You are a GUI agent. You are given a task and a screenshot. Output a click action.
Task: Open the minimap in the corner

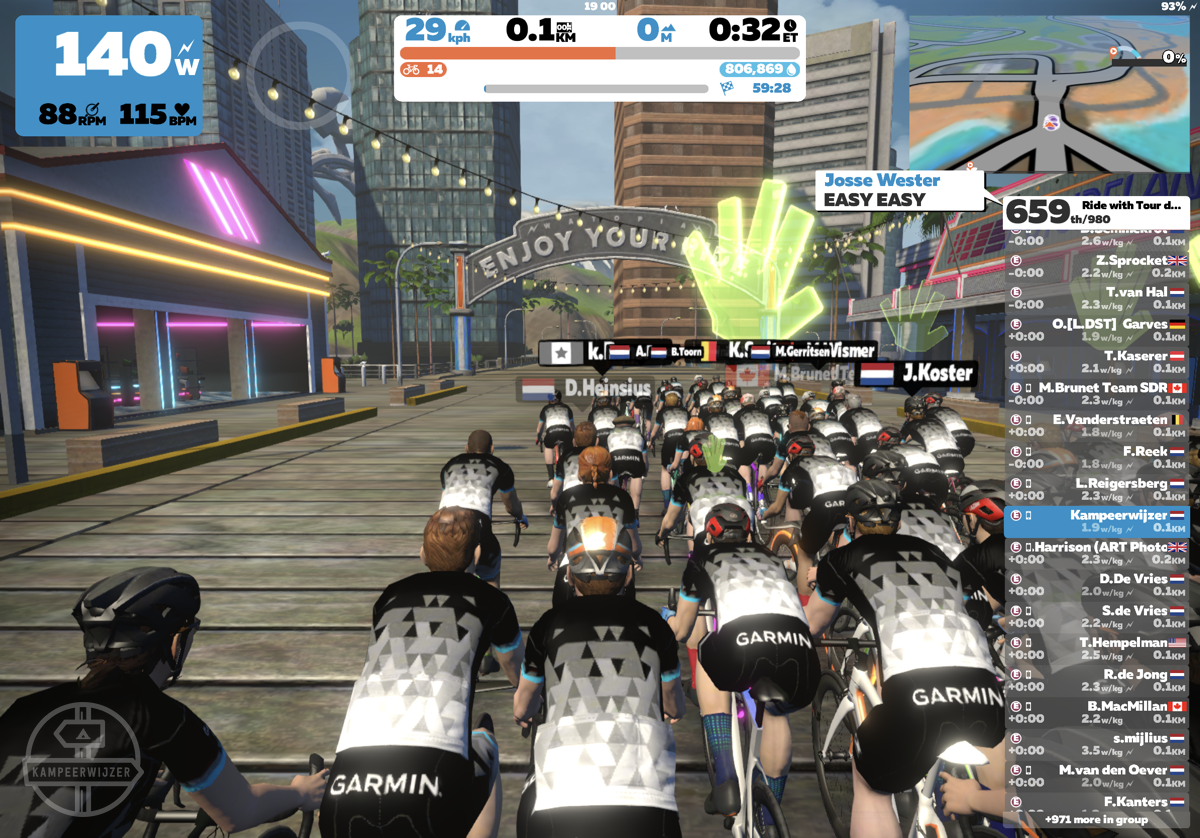[x=1052, y=86]
